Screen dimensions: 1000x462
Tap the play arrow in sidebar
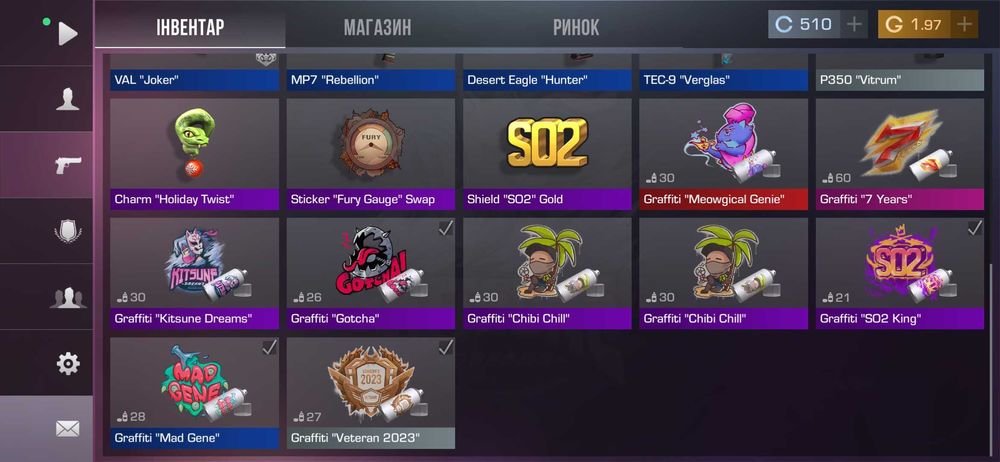67,34
